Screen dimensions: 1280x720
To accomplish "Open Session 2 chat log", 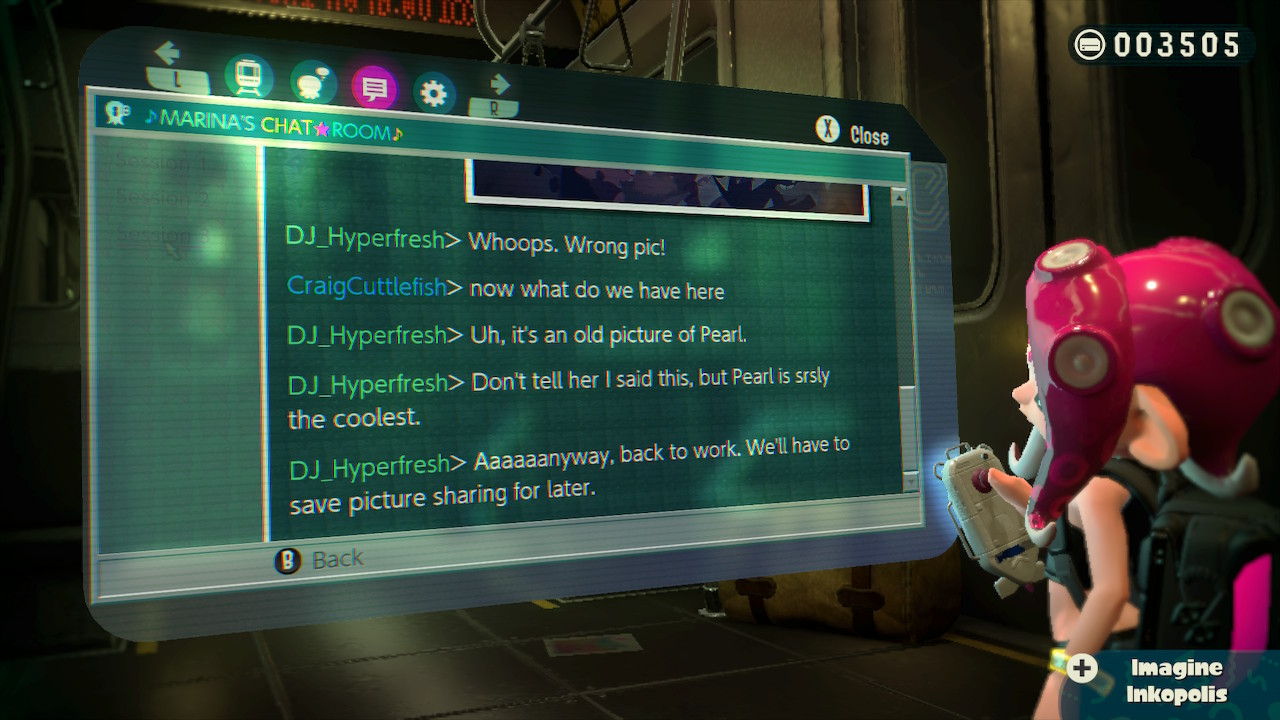I will pyautogui.click(x=161, y=197).
